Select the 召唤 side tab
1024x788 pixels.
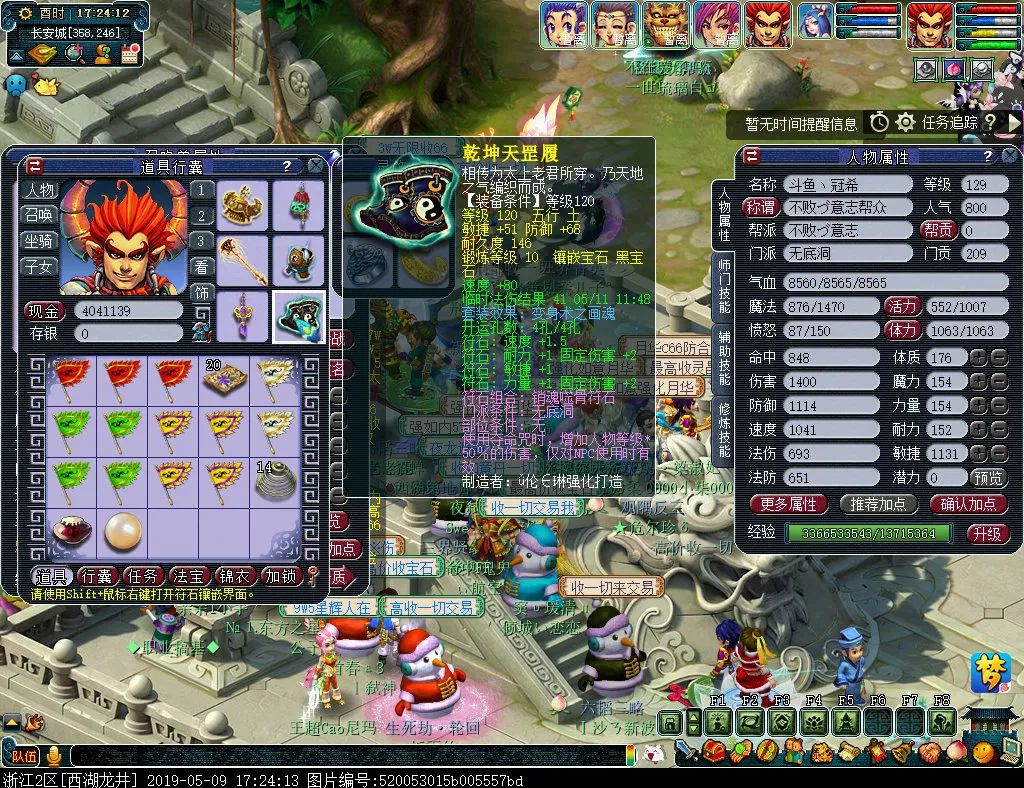point(40,215)
